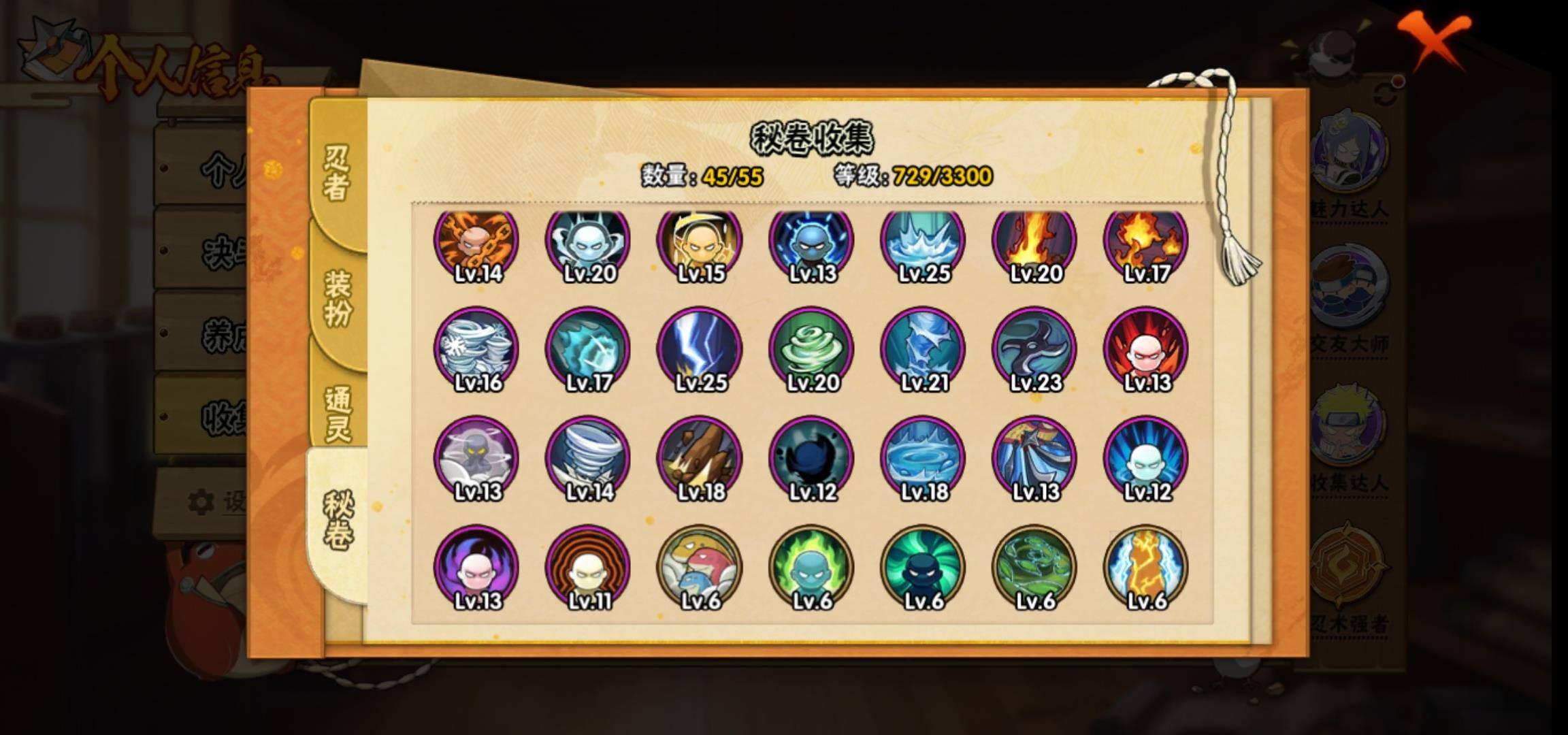Choose the 秘卷 tab
1568x735 pixels.
coord(338,521)
